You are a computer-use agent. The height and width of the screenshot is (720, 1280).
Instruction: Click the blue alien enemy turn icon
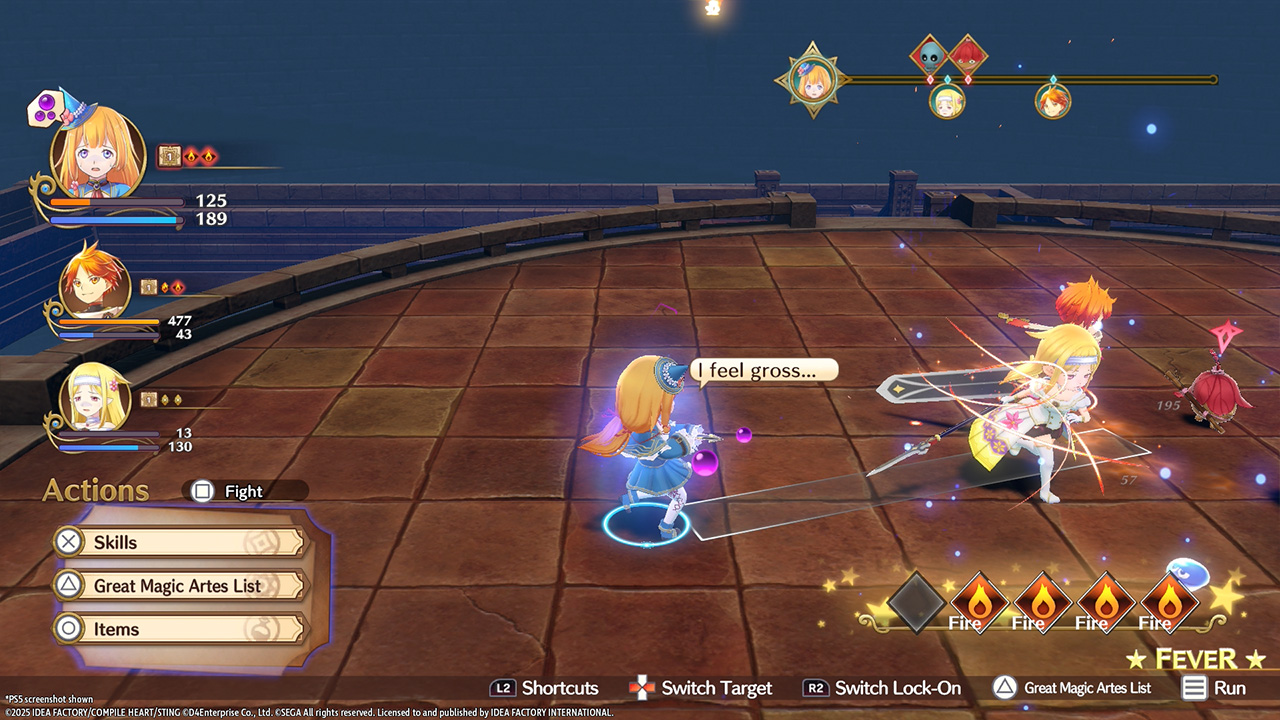pyautogui.click(x=930, y=54)
